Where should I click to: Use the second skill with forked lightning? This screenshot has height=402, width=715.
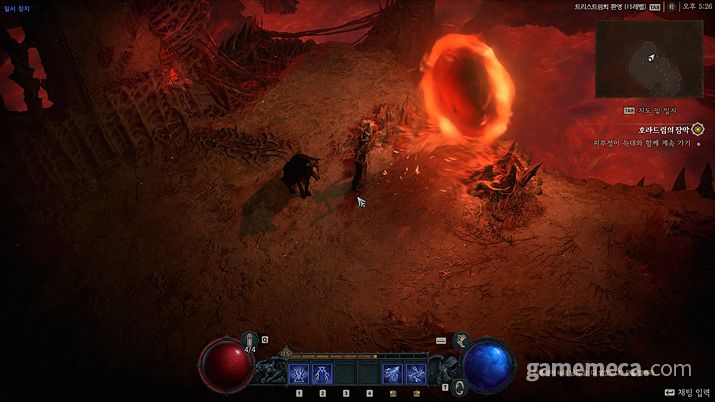point(321,374)
